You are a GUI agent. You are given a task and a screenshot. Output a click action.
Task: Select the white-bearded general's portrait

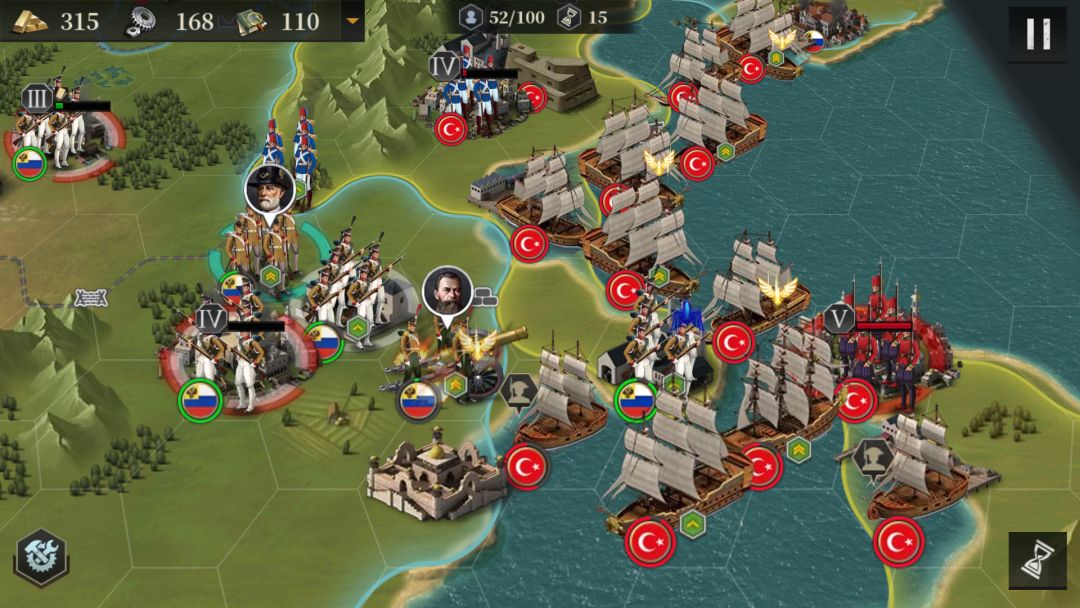pyautogui.click(x=270, y=189)
